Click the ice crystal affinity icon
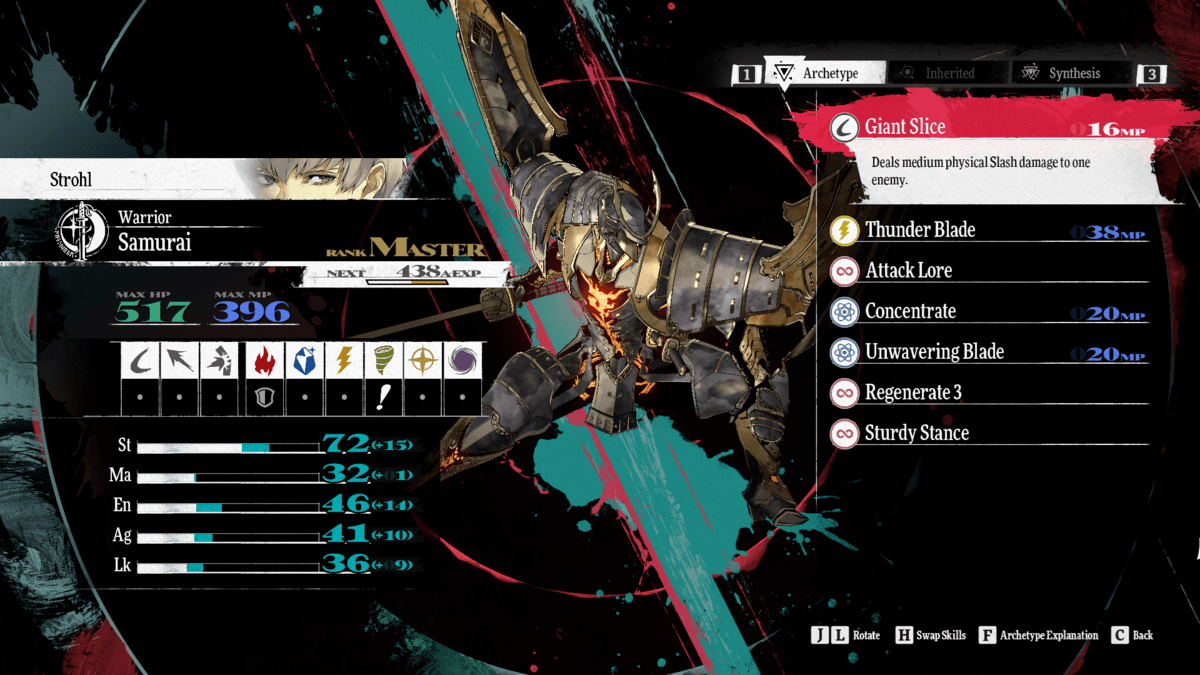 [x=301, y=361]
